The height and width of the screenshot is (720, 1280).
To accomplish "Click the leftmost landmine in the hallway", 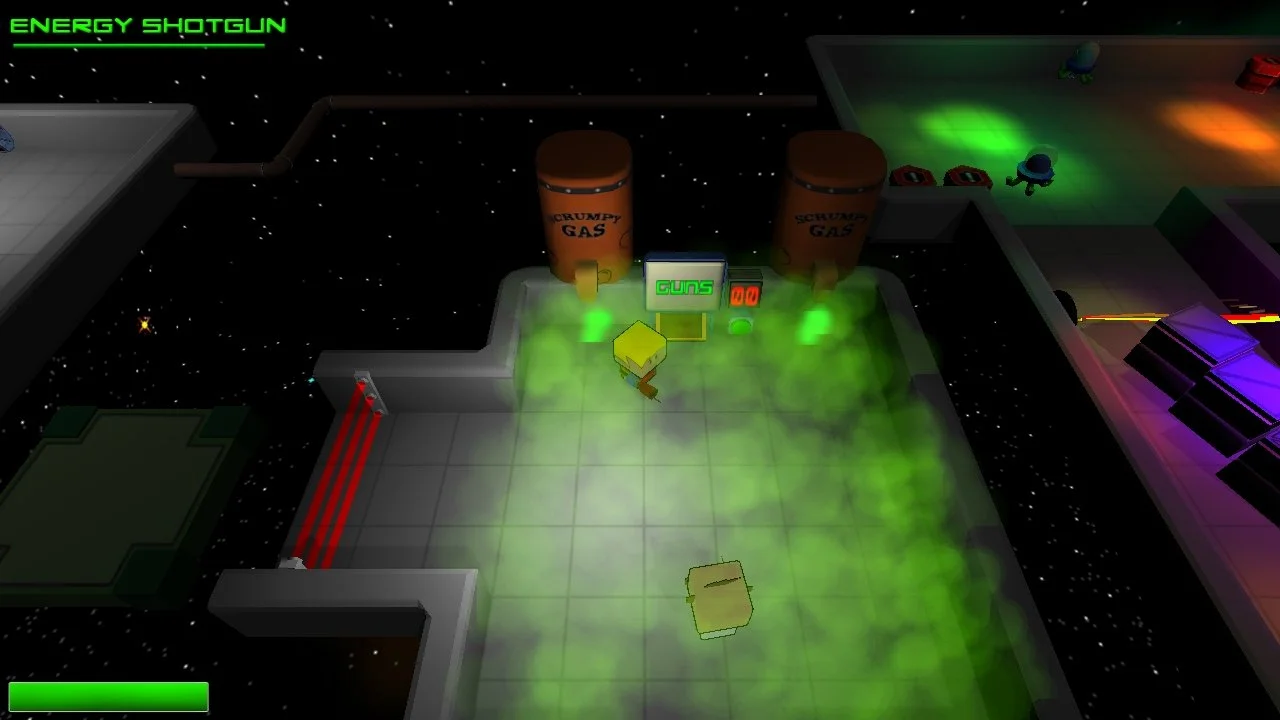I will [910, 174].
